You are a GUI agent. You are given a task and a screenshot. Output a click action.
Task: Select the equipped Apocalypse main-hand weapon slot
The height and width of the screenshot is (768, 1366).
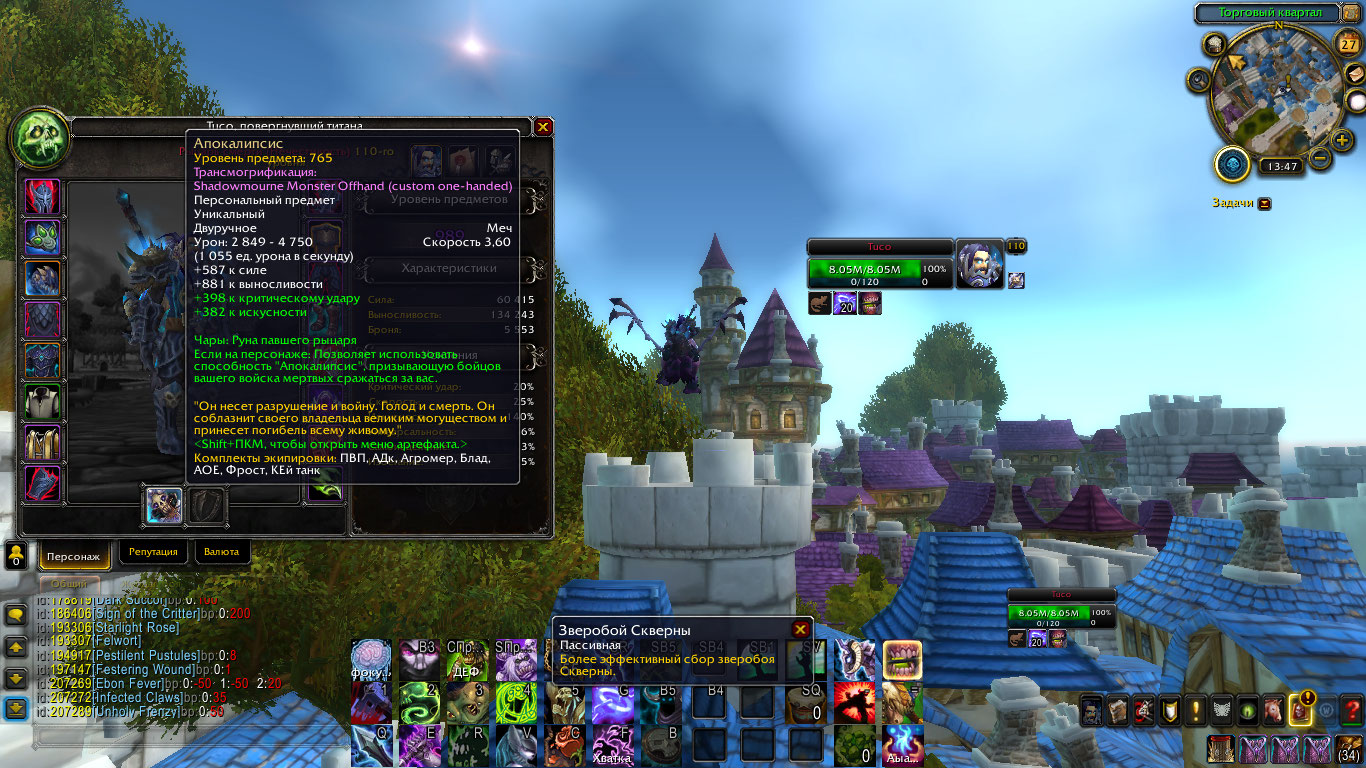coord(163,505)
